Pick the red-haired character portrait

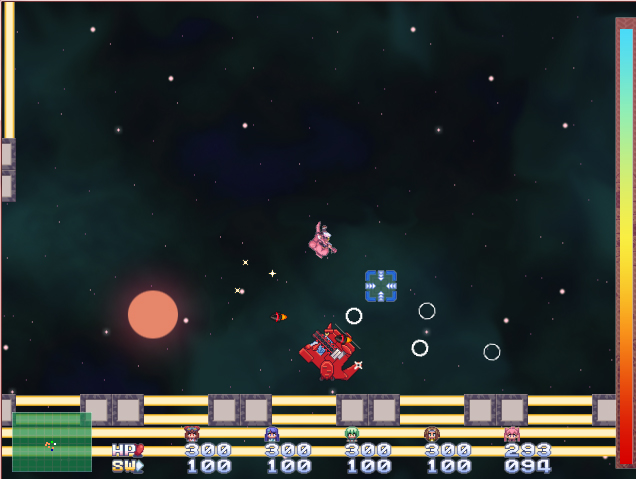191,434
